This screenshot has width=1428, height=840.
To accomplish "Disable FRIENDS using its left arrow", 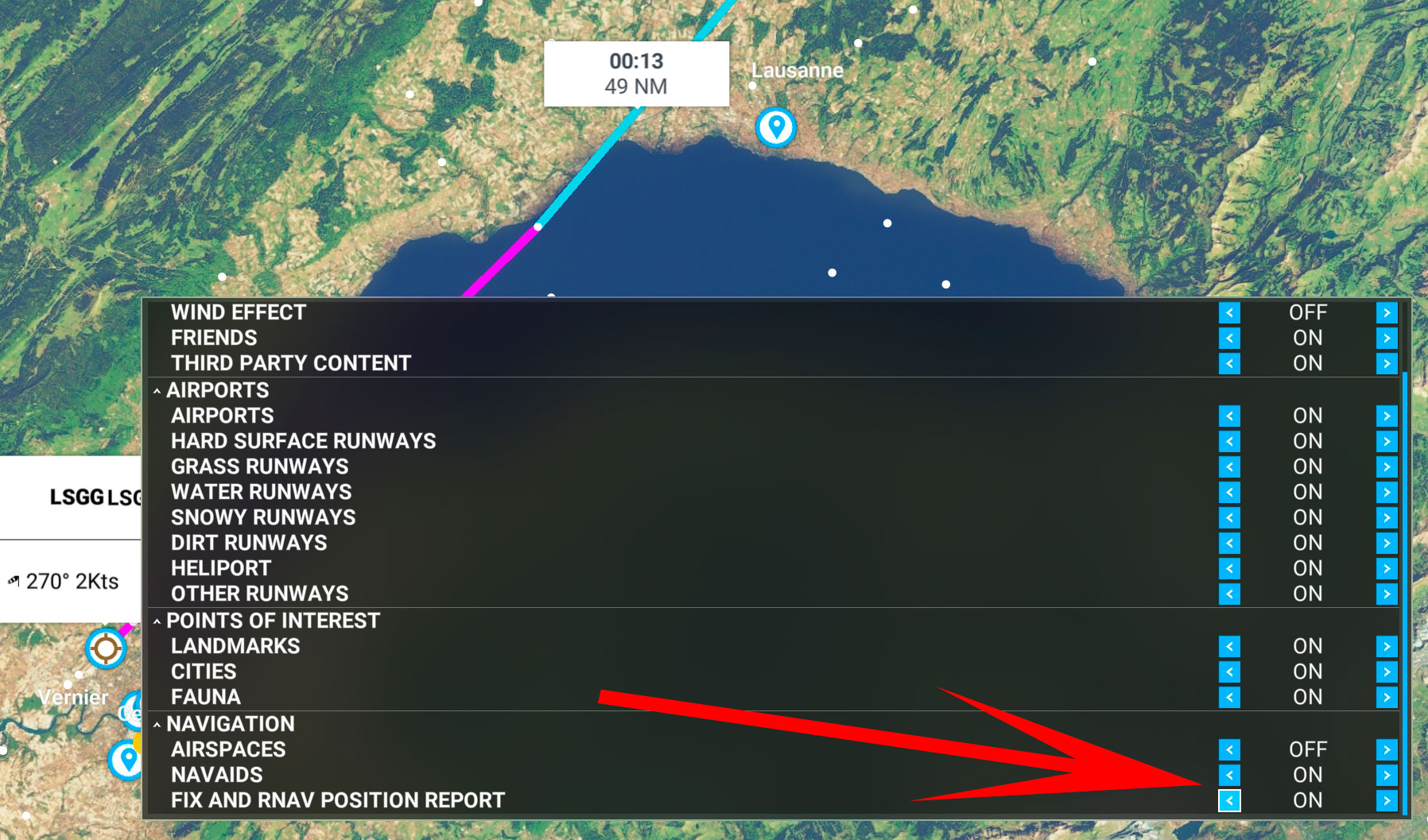I will [x=1230, y=338].
